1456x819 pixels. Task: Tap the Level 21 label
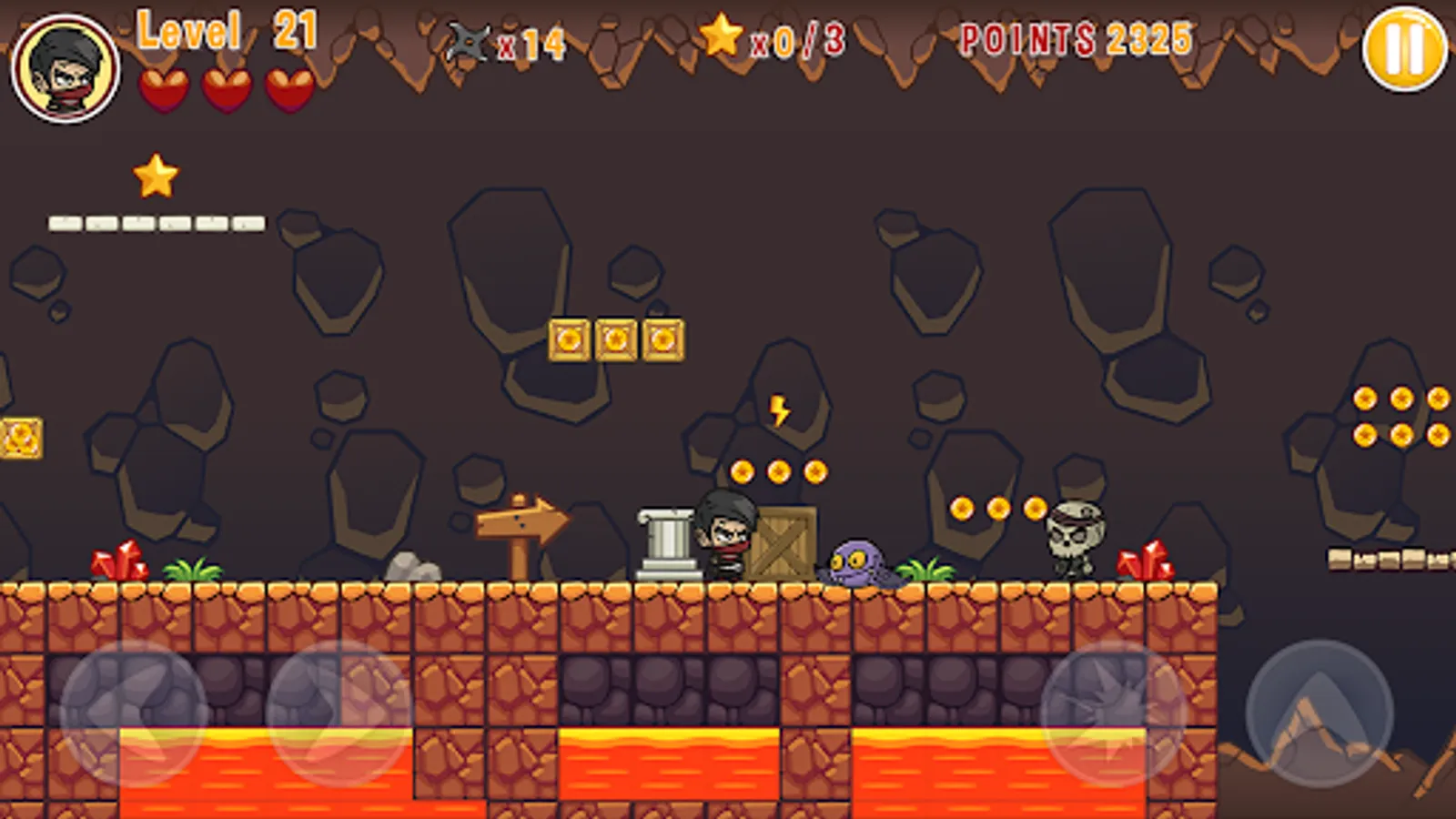225,30
